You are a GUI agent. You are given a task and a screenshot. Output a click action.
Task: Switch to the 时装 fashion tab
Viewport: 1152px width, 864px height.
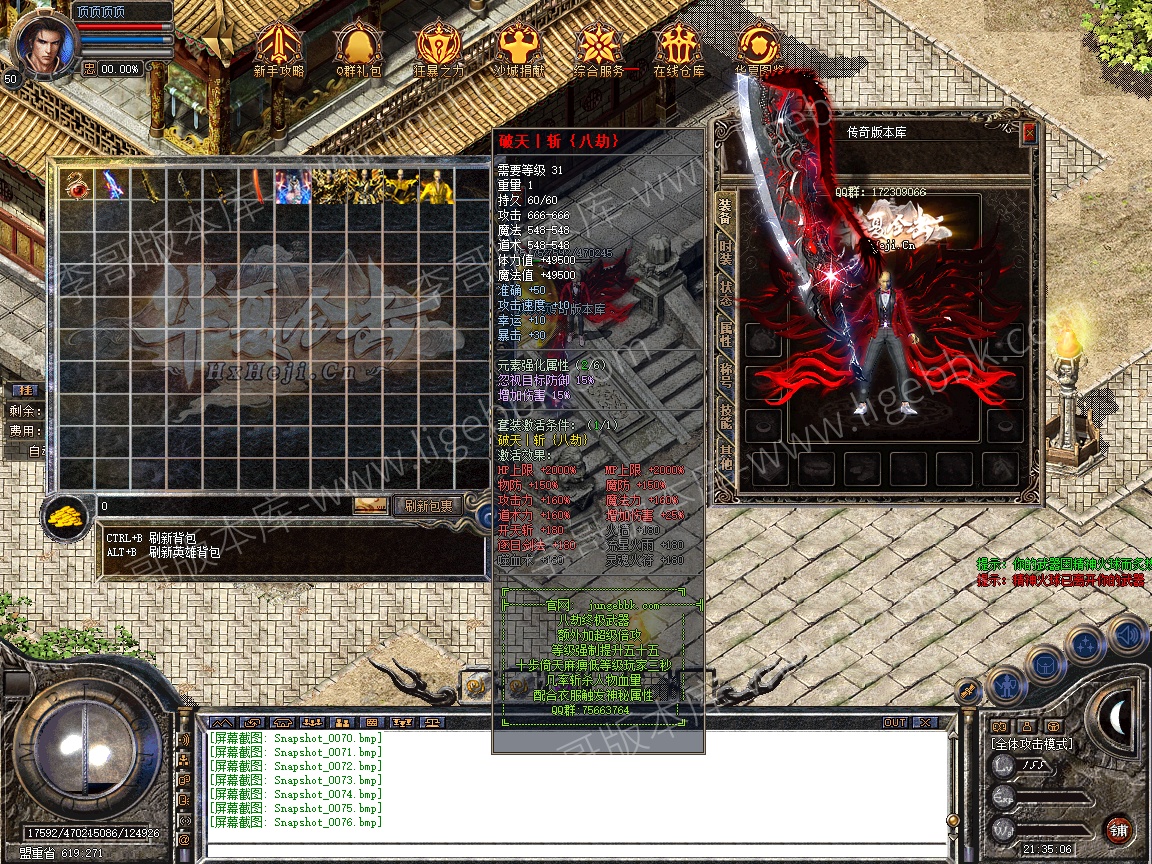[725, 254]
